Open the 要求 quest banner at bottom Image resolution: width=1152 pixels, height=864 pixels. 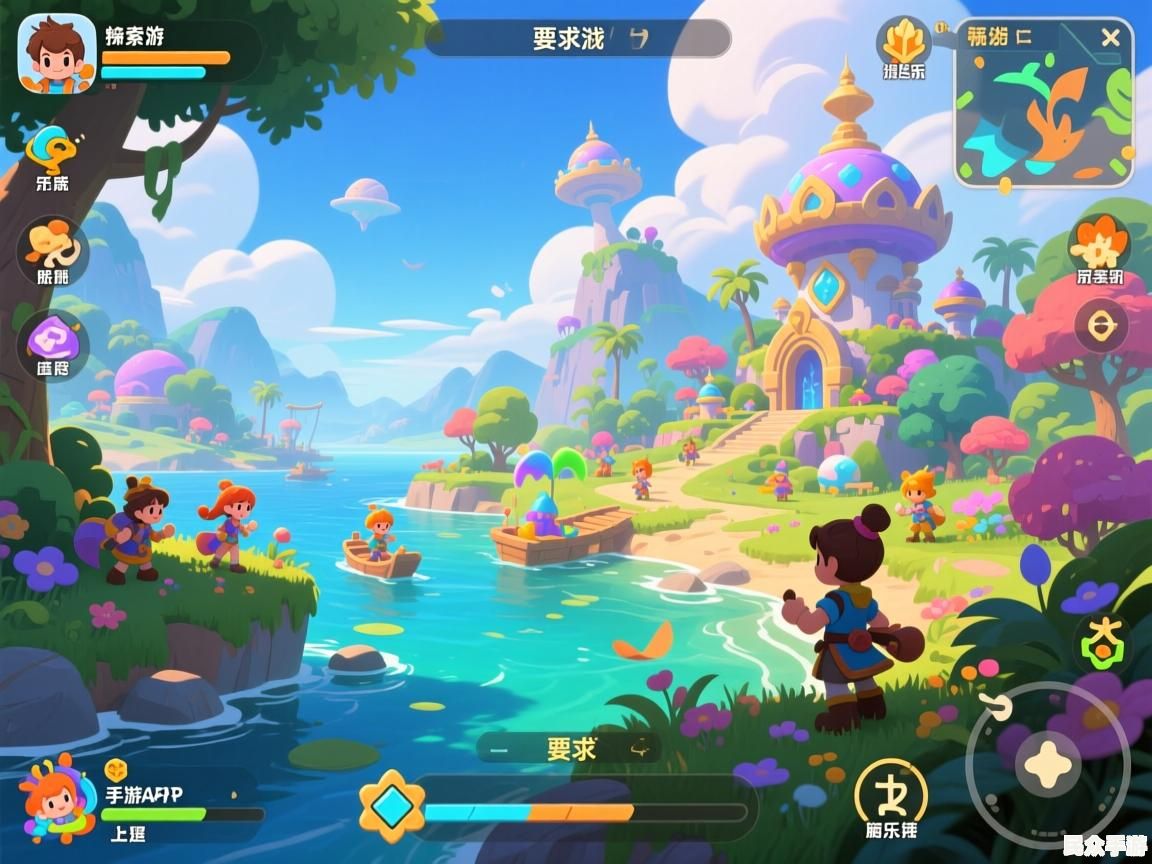click(x=571, y=748)
